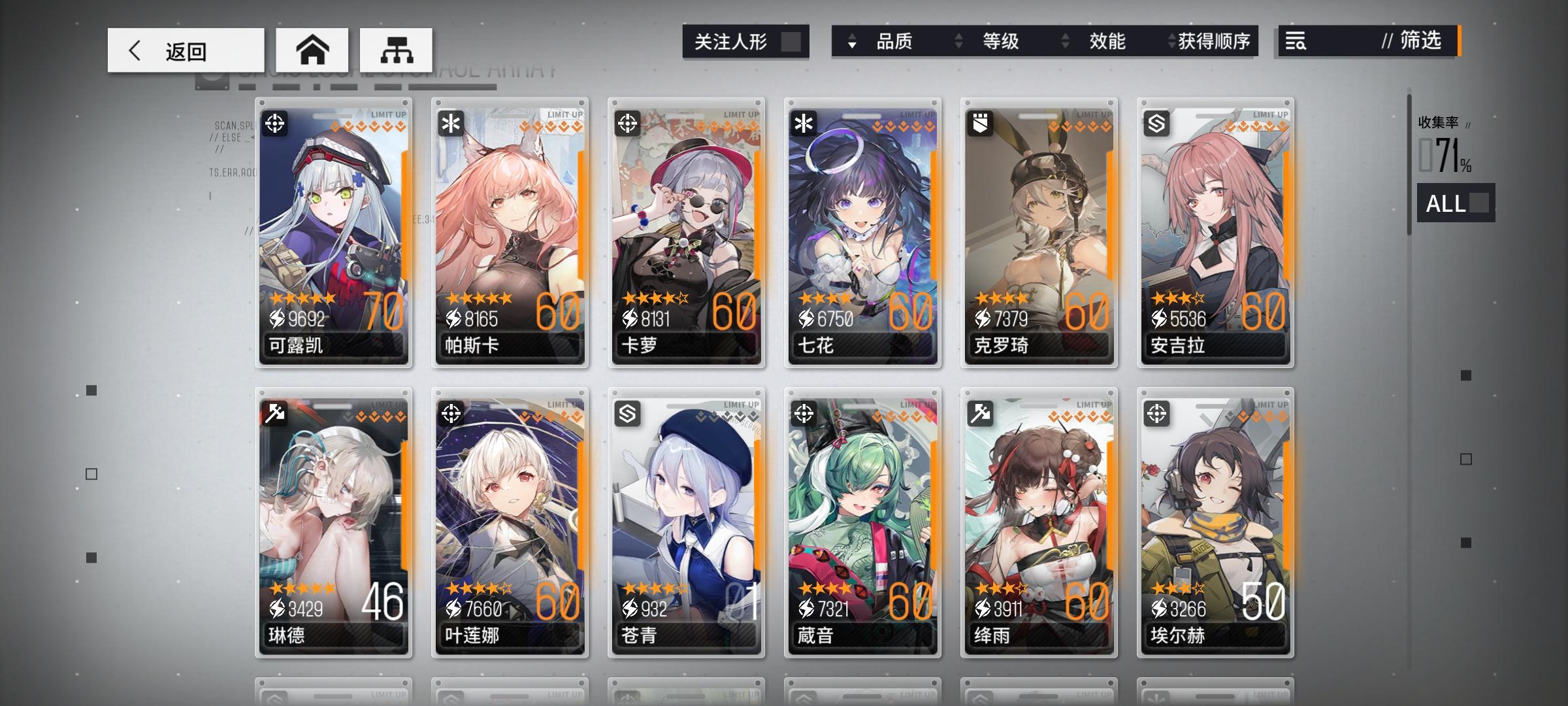1568x706 pixels.
Task: Open the squad formation icon beside home
Action: (x=397, y=49)
